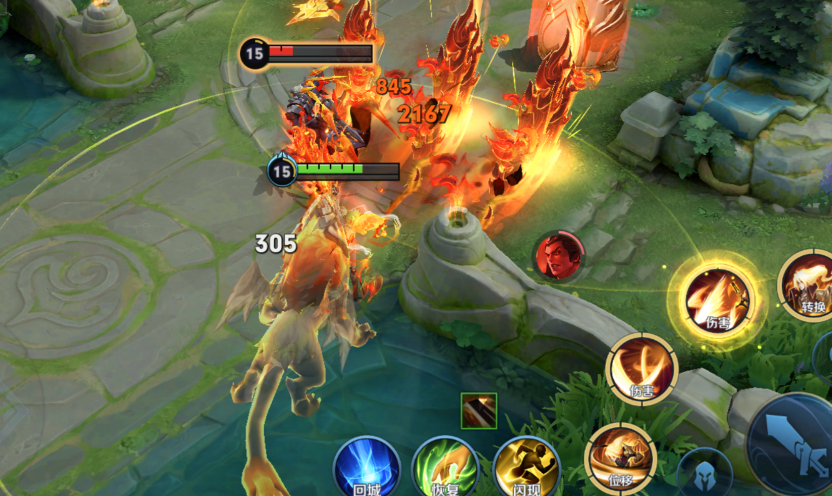
Task: Use the small square equipment item icon
Action: (x=479, y=411)
